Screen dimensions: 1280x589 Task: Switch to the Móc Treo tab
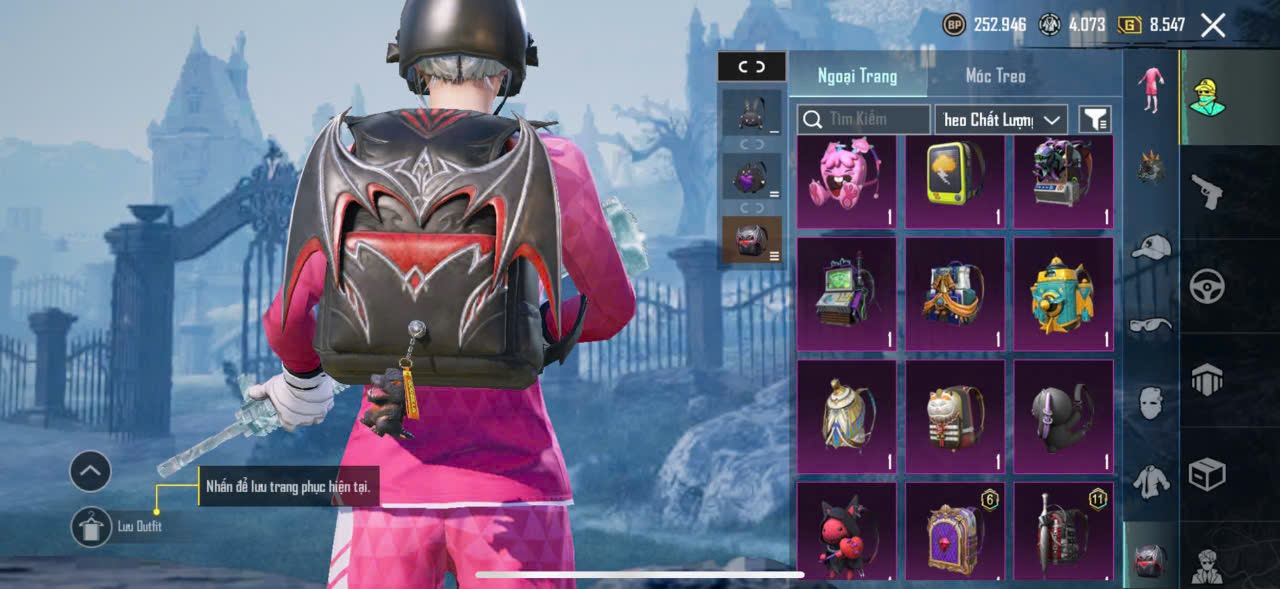995,76
